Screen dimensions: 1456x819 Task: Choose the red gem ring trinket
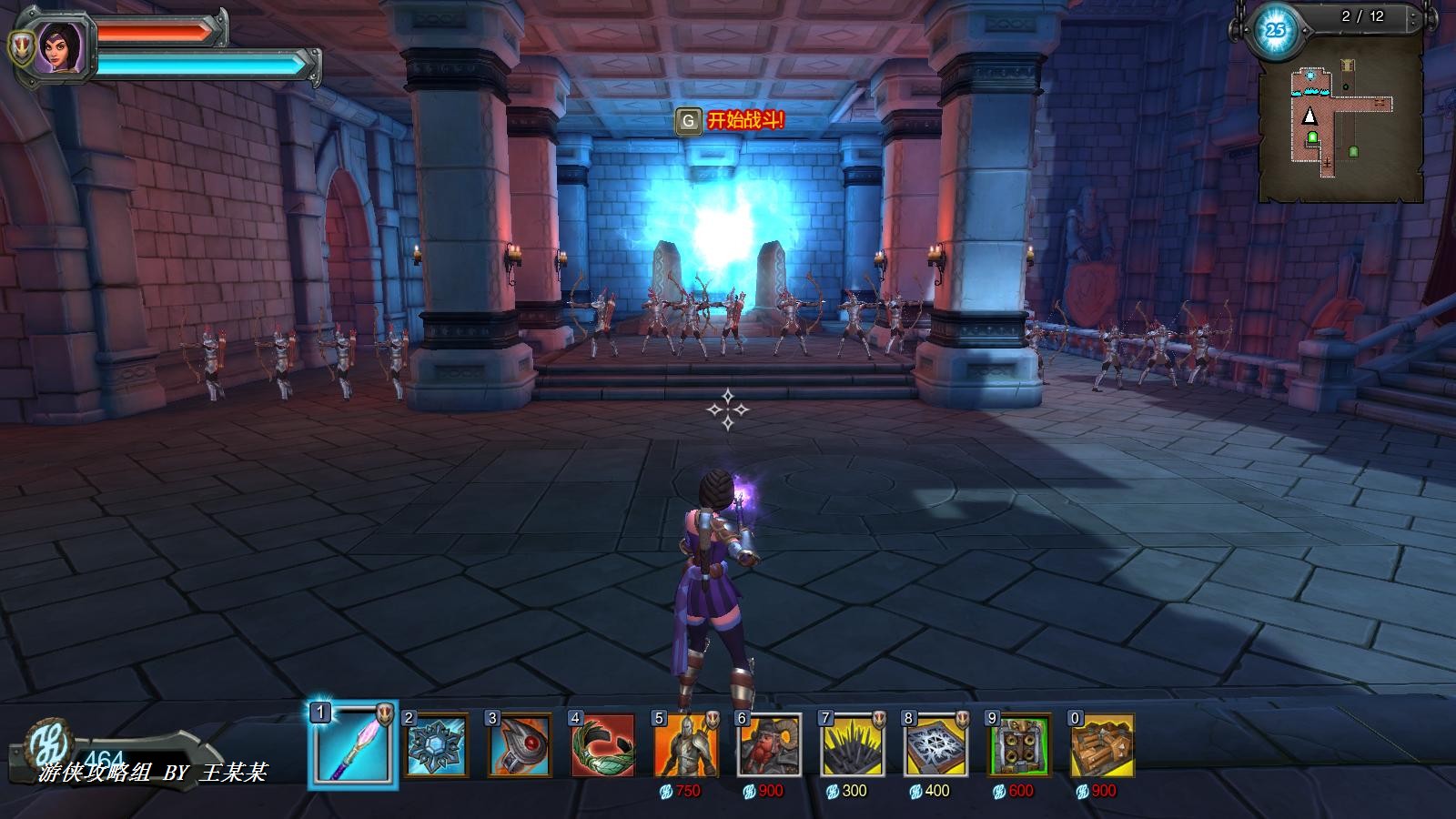coord(520,746)
